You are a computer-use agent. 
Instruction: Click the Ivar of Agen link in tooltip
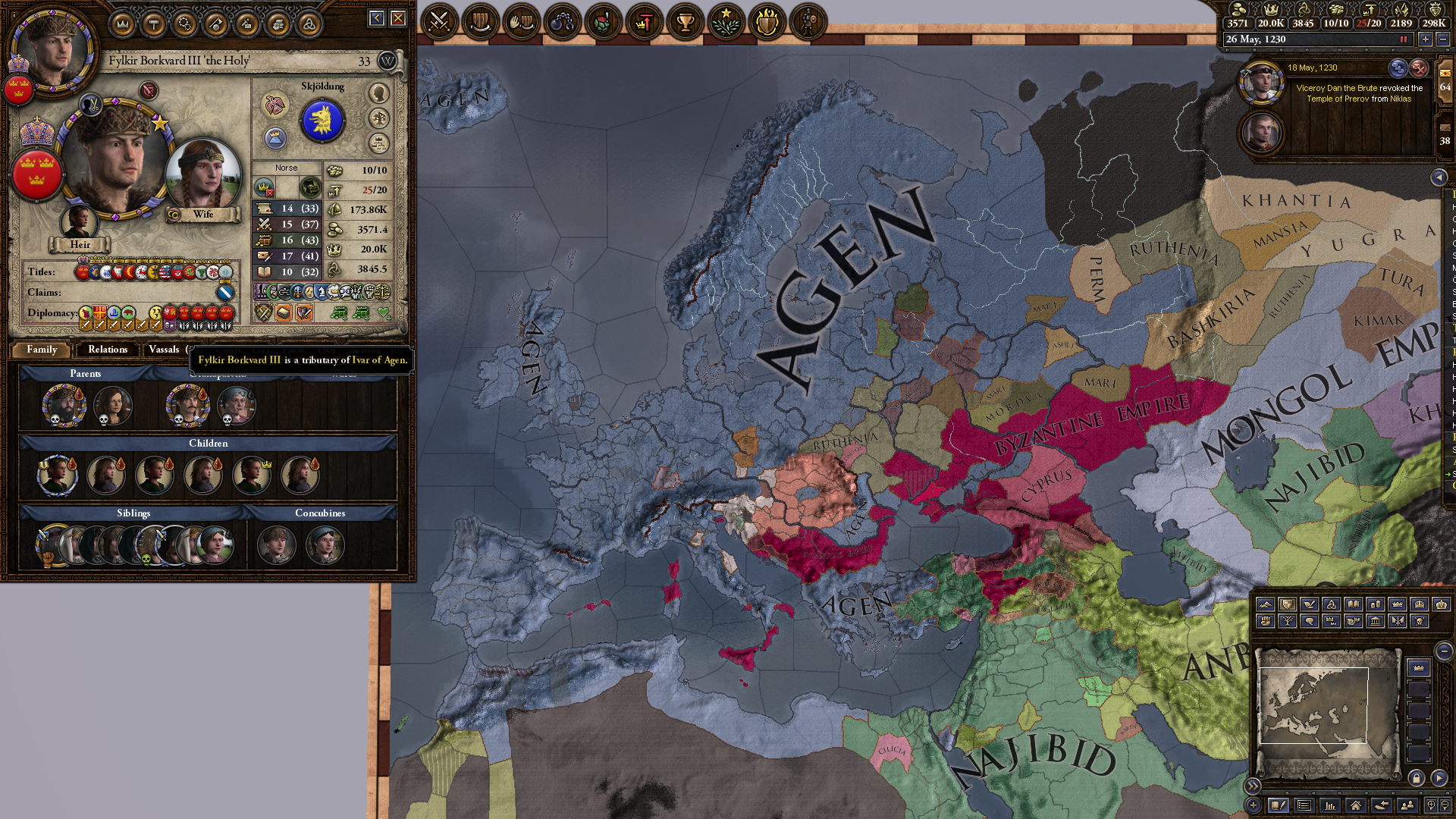tap(378, 361)
